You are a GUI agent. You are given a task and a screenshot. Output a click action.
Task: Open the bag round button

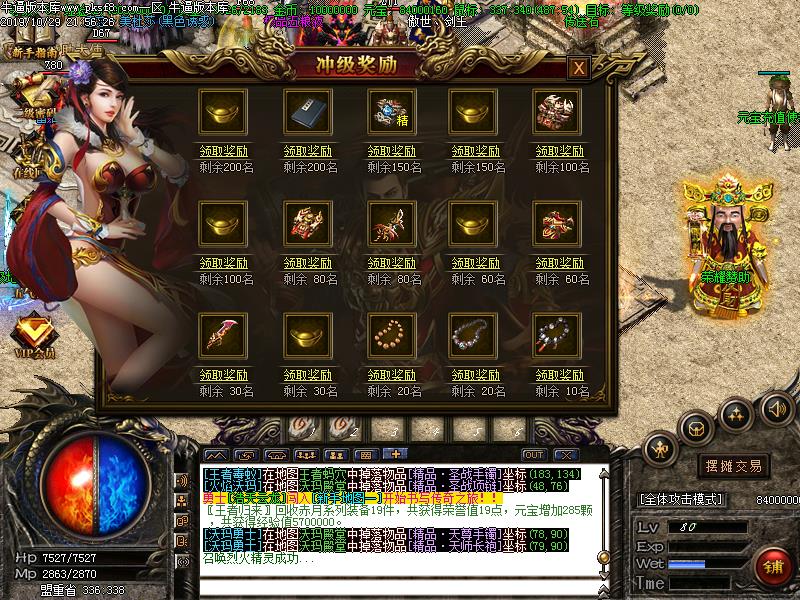tap(696, 429)
